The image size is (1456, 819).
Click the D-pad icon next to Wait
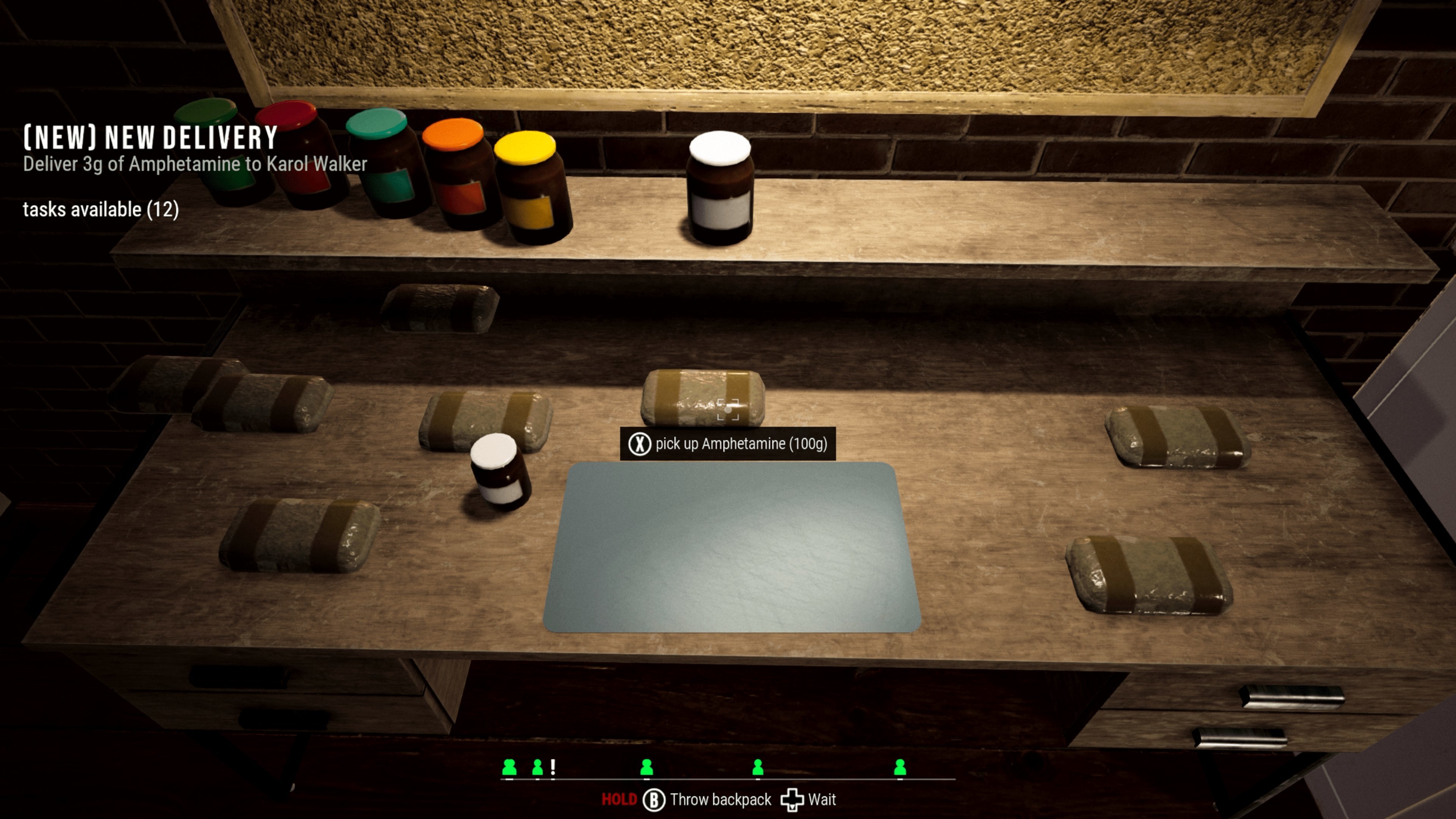coord(794,799)
